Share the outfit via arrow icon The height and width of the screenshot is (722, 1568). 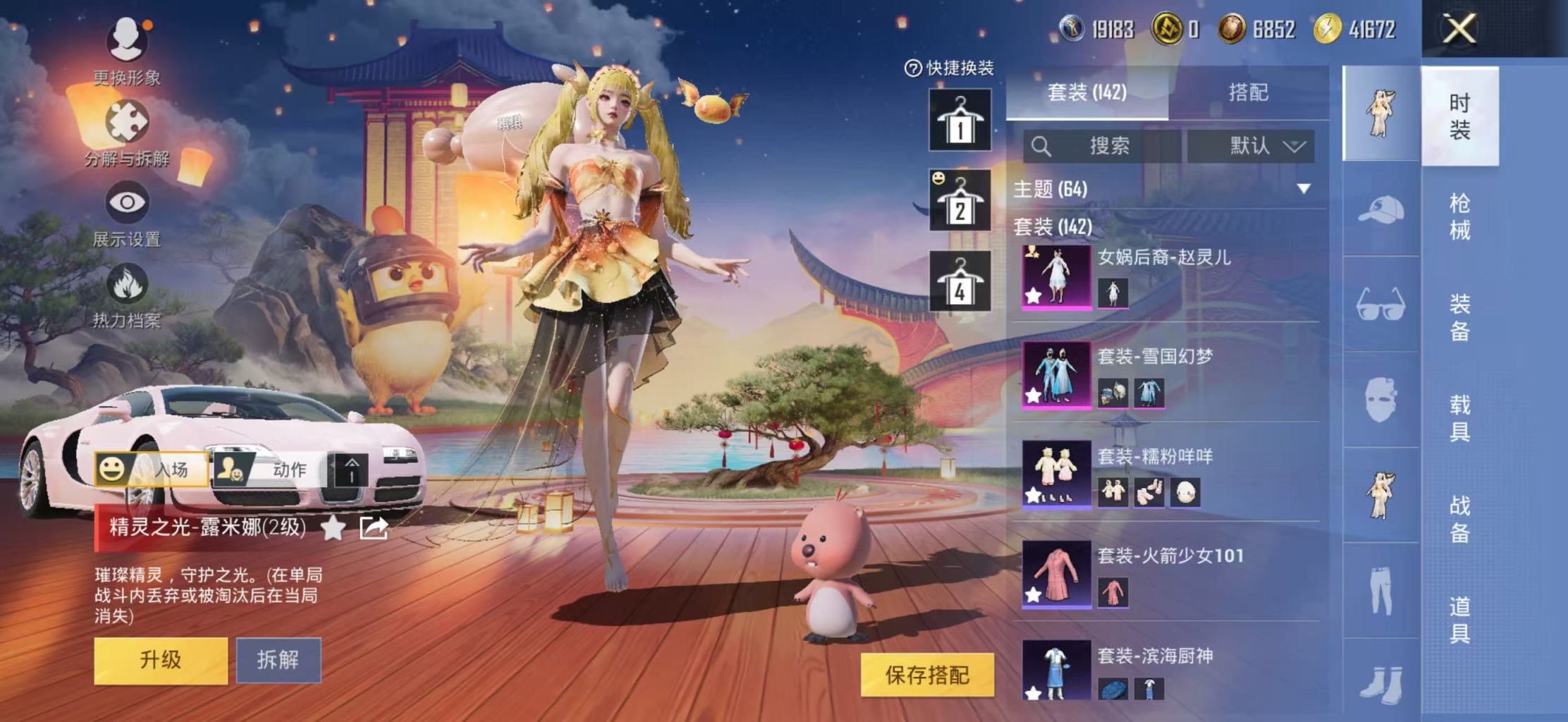click(x=373, y=527)
